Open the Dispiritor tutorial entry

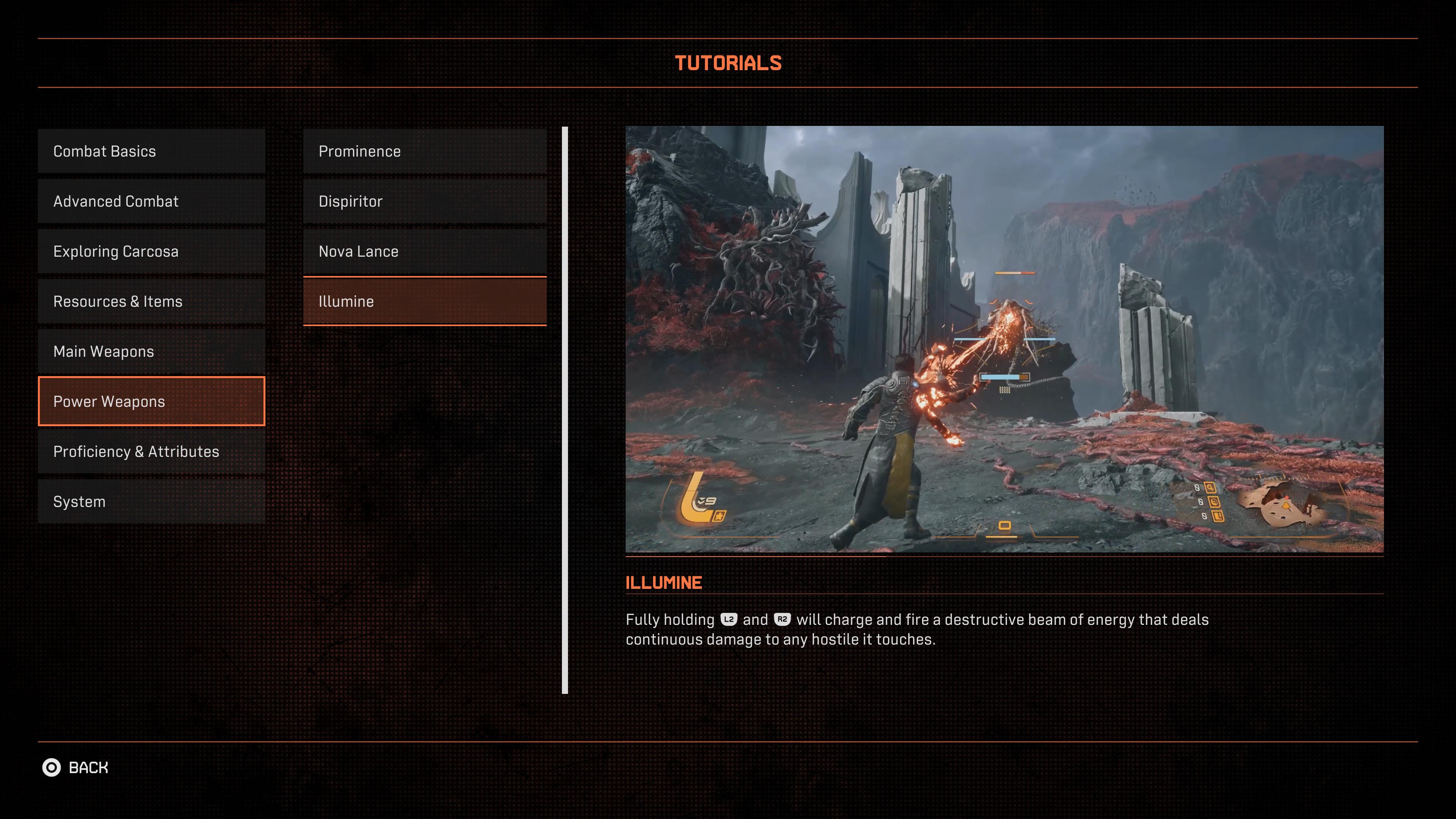425,201
